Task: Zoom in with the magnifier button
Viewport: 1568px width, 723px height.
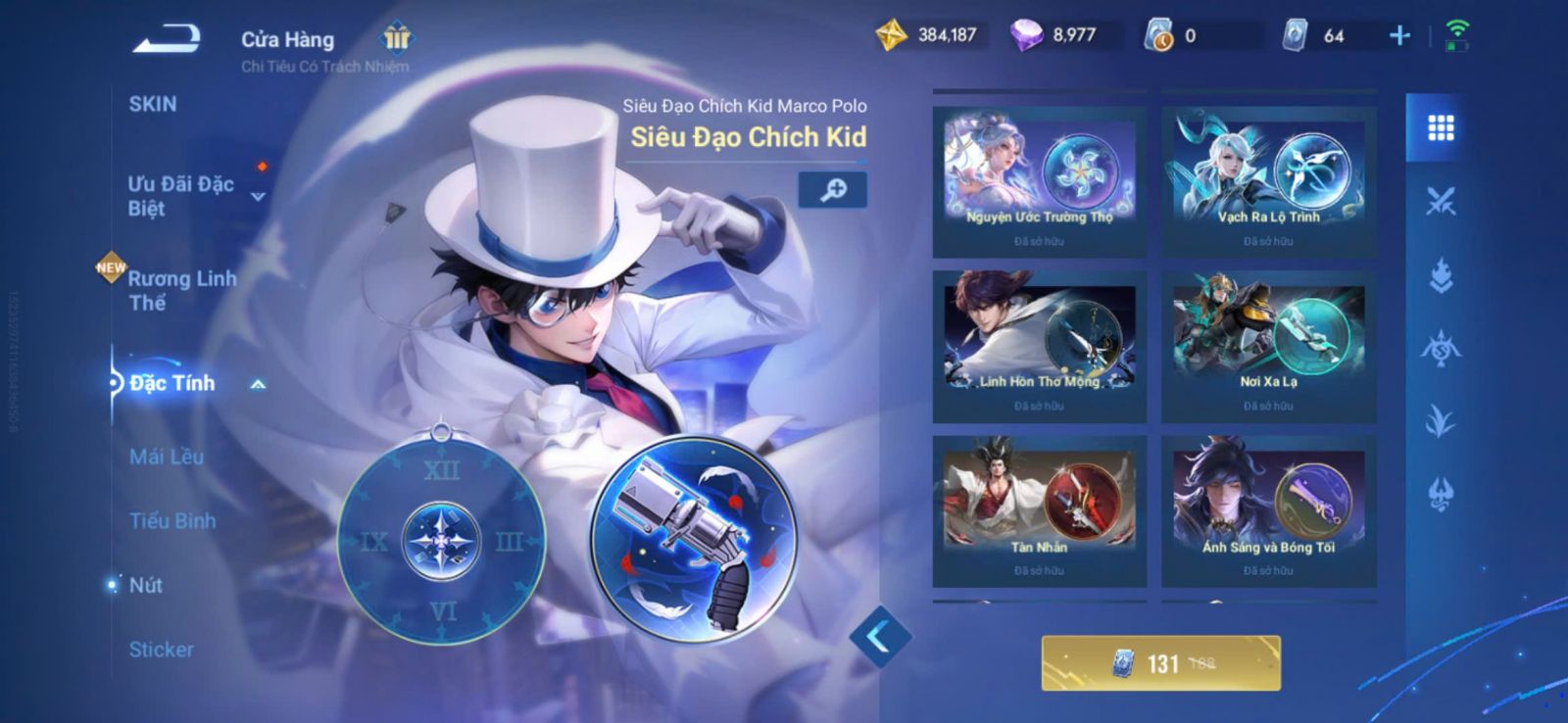Action: 832,190
